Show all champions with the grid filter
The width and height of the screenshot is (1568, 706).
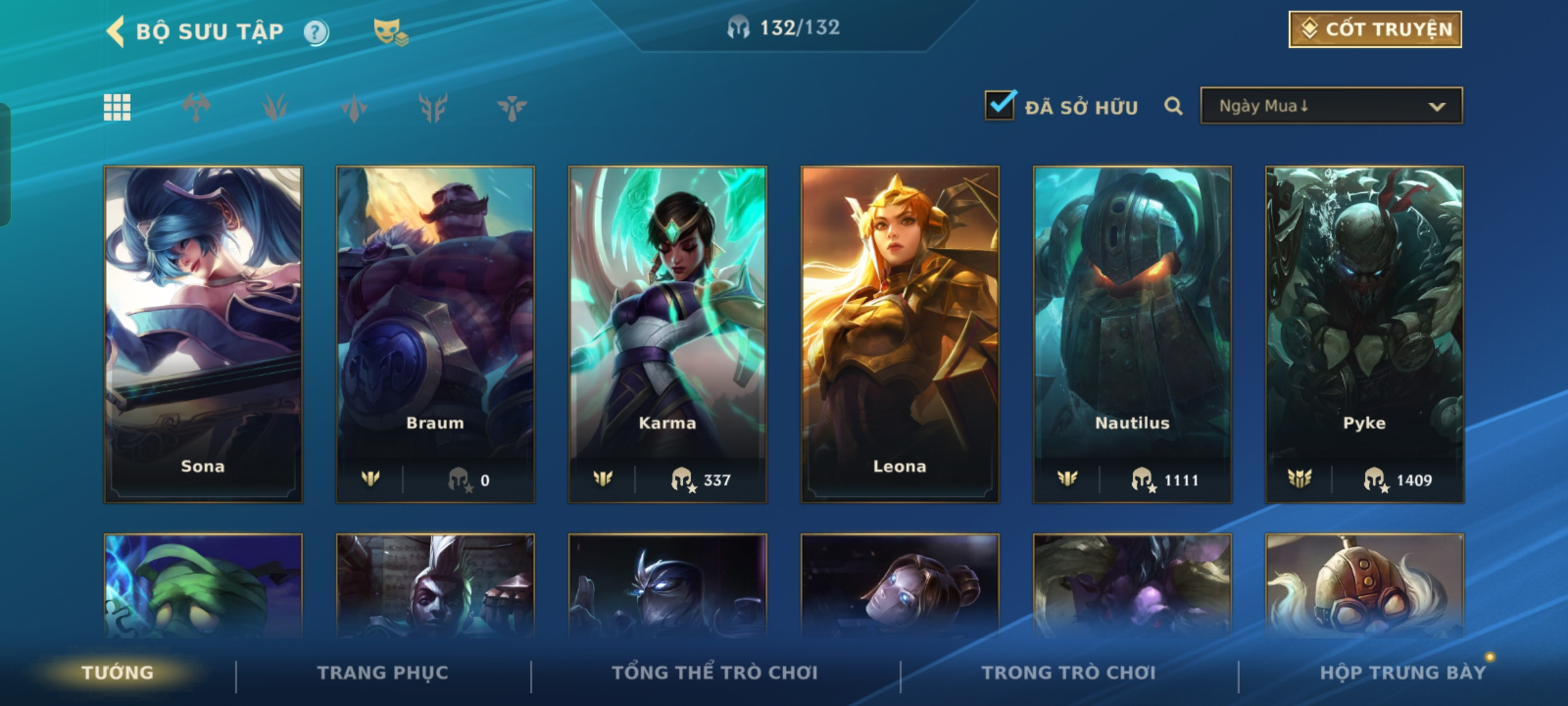pyautogui.click(x=117, y=107)
